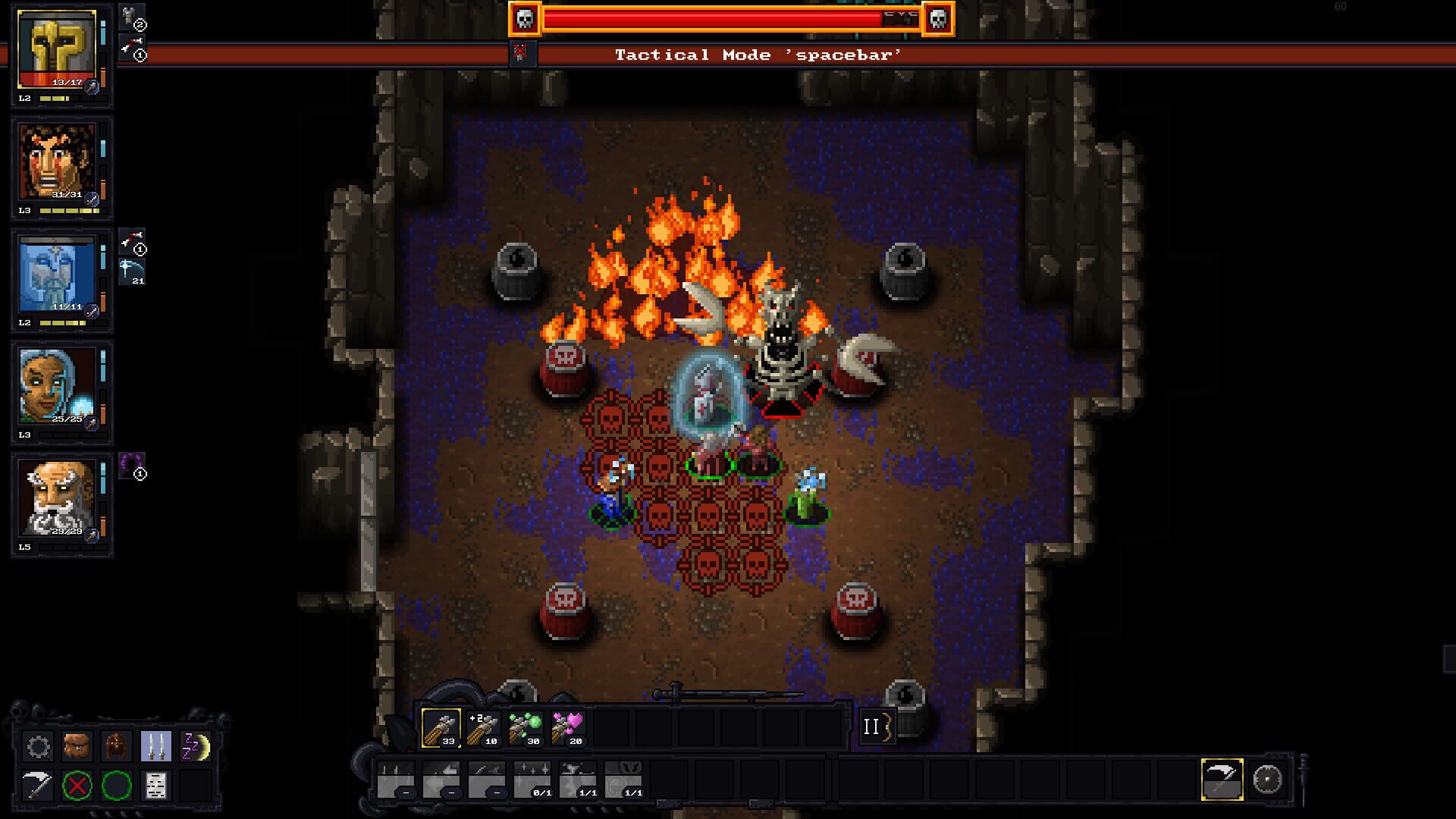Open the leather backpack inventory

(77, 747)
